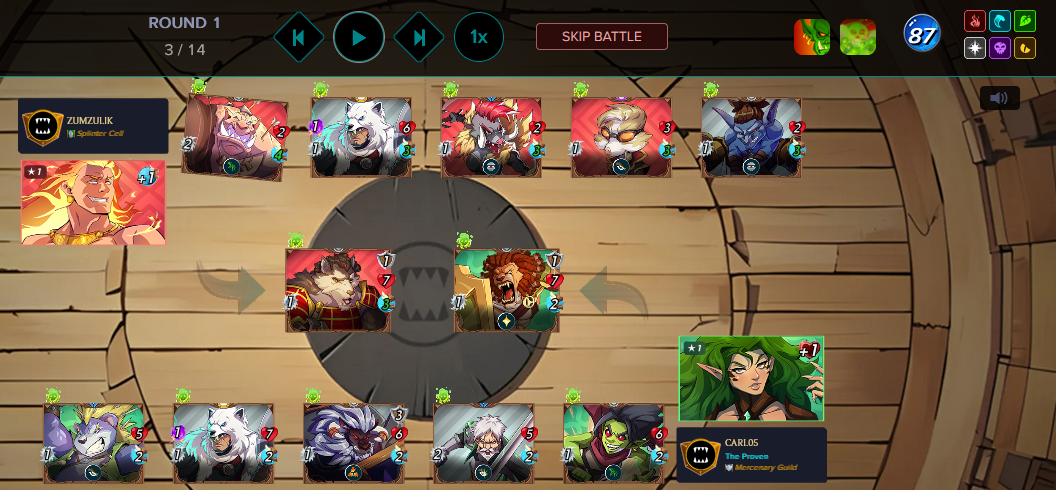Select the green goblin card in bottom row
The height and width of the screenshot is (490, 1056).
coord(612,442)
